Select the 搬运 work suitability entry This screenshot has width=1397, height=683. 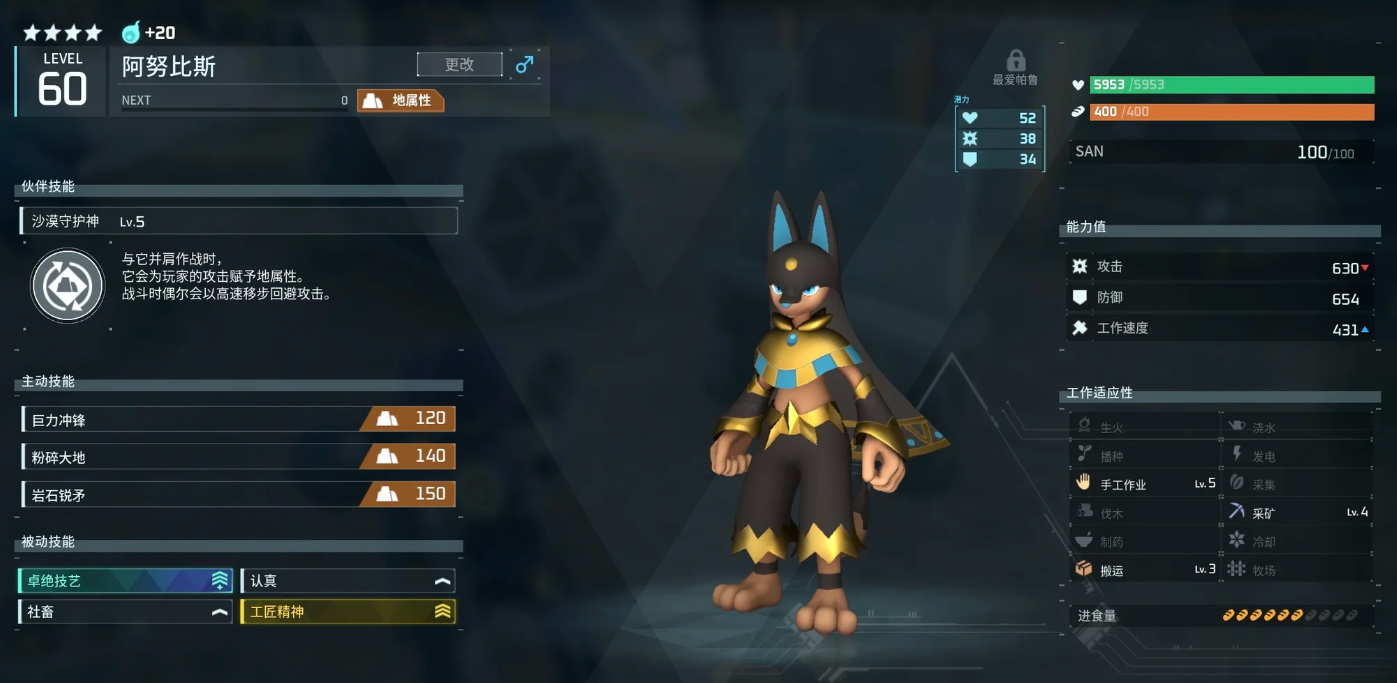[x=1145, y=570]
